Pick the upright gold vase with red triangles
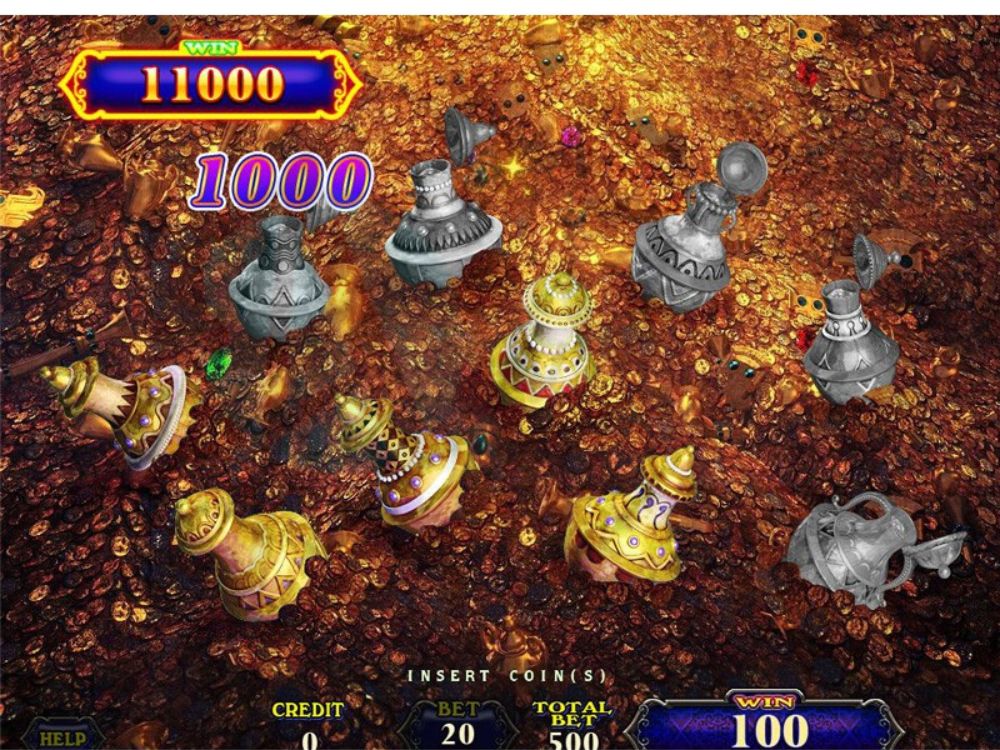The height and width of the screenshot is (750, 1000). pyautogui.click(x=545, y=345)
